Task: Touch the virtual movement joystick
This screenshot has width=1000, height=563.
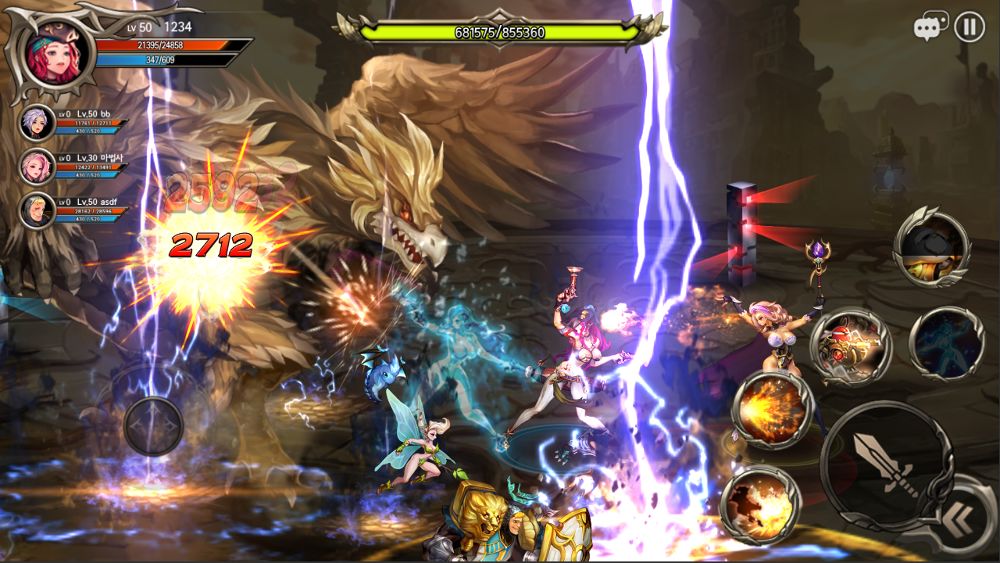Action: (153, 427)
